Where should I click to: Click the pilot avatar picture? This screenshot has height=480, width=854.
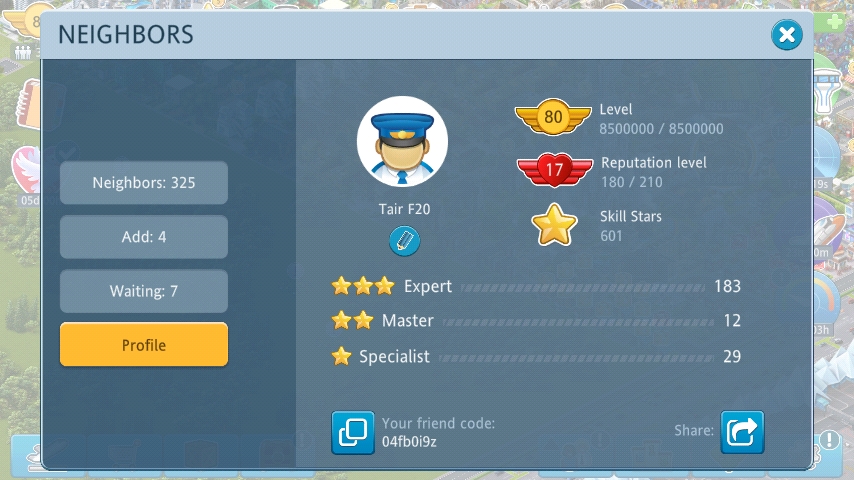pyautogui.click(x=402, y=142)
